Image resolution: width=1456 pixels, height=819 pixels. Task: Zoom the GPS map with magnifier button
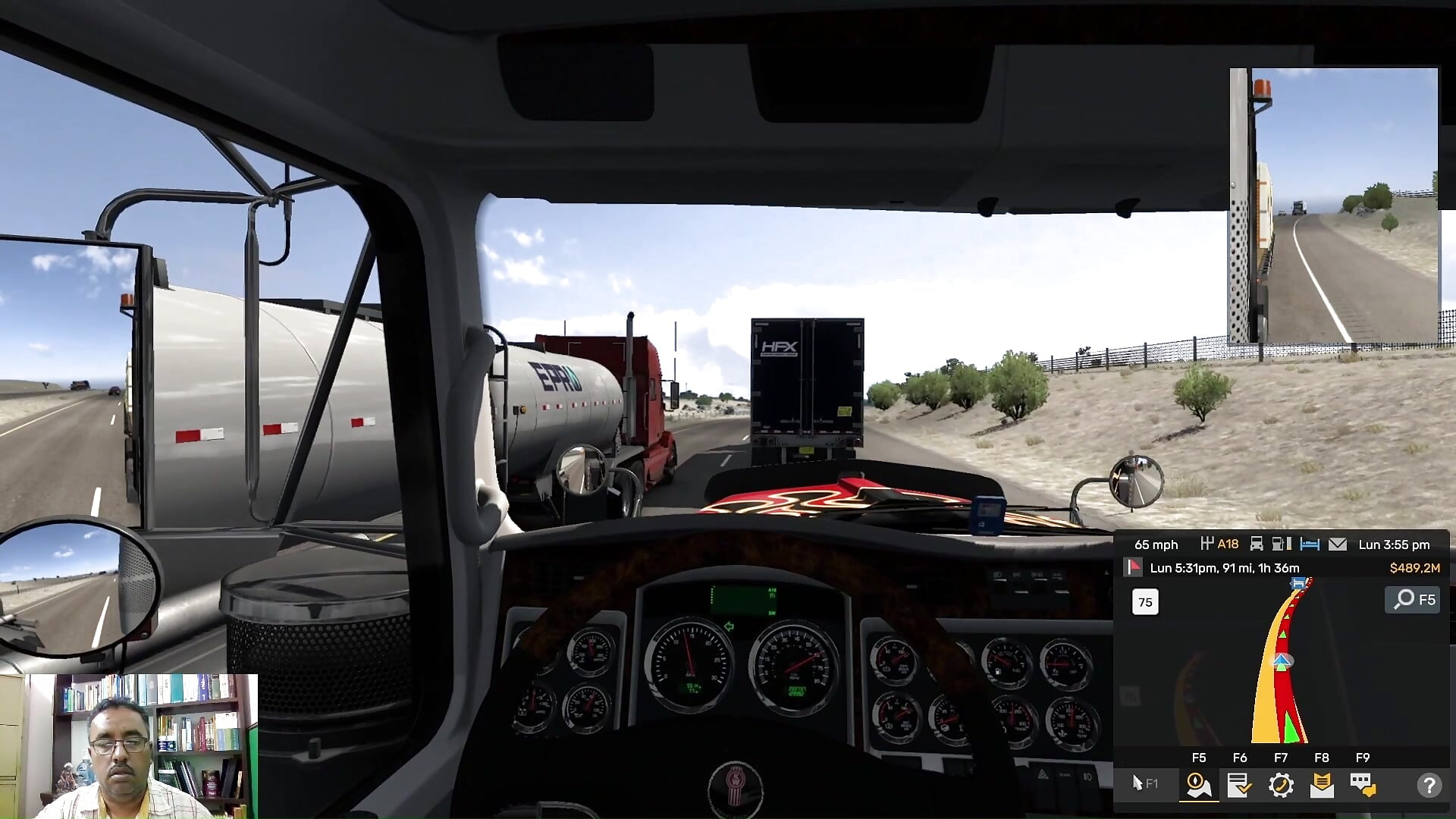tap(1413, 600)
